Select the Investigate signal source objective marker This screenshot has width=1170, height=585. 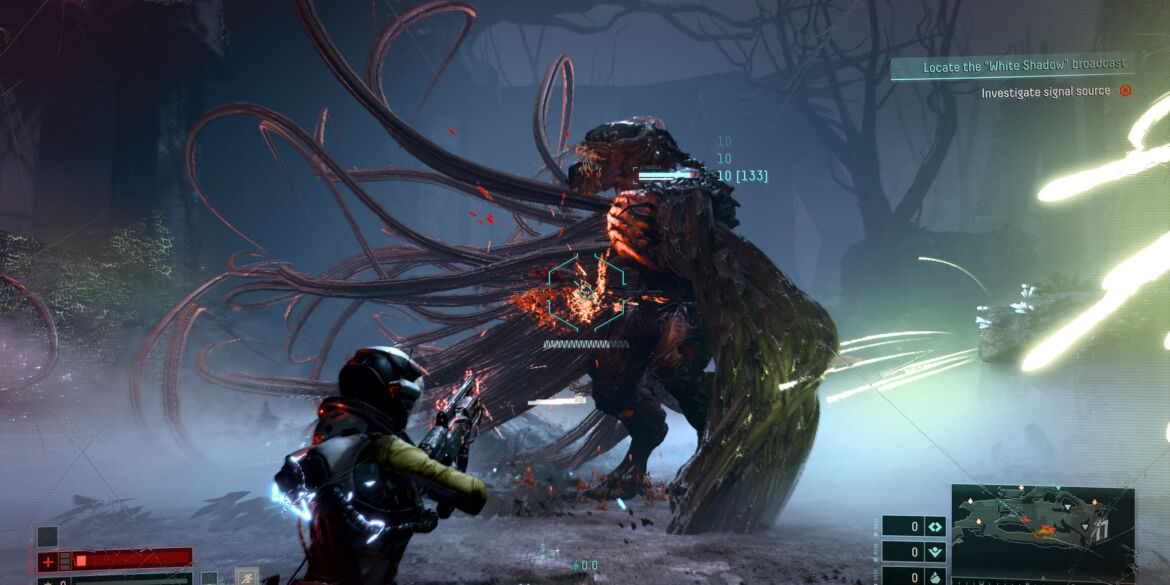[1125, 91]
